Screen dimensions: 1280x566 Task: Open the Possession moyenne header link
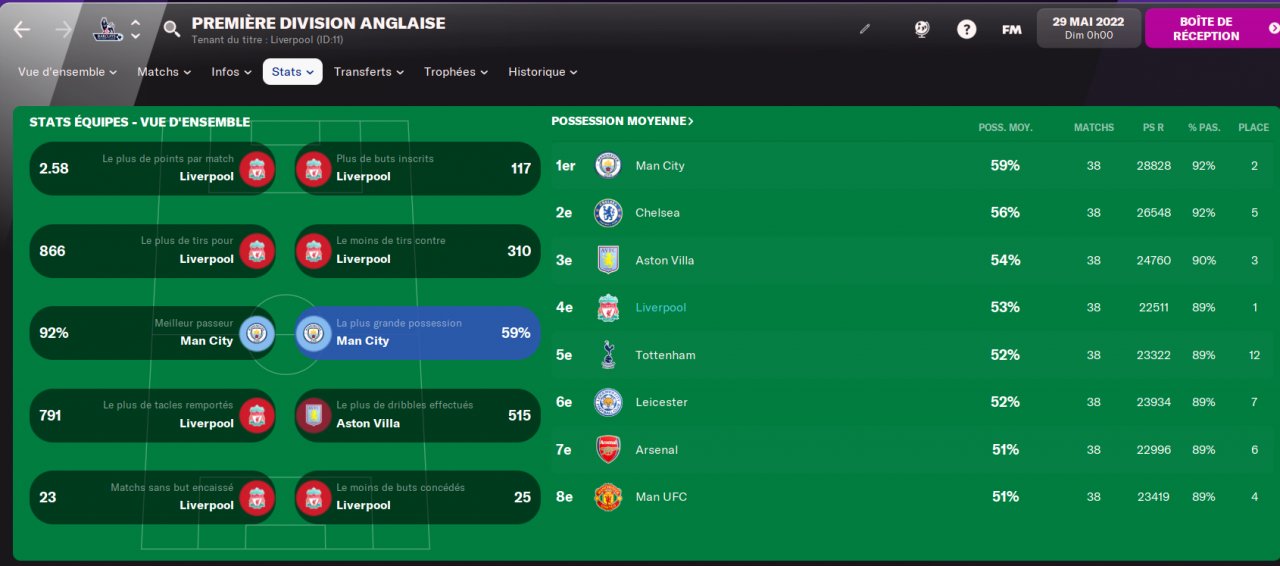622,121
